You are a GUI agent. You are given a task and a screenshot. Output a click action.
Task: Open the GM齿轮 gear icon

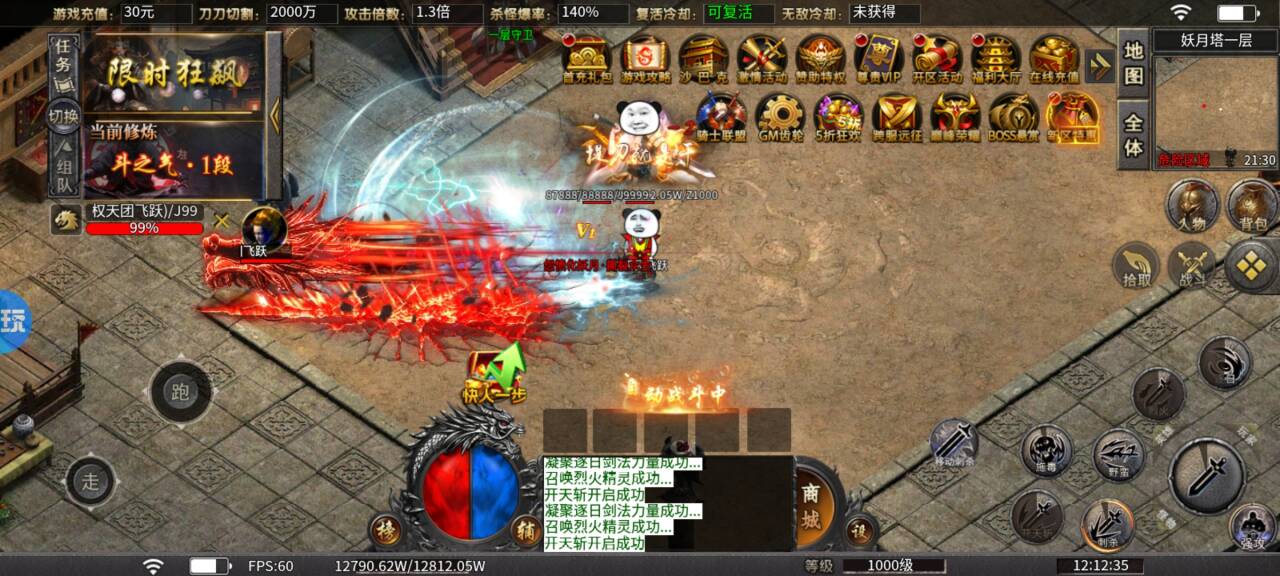click(x=781, y=118)
